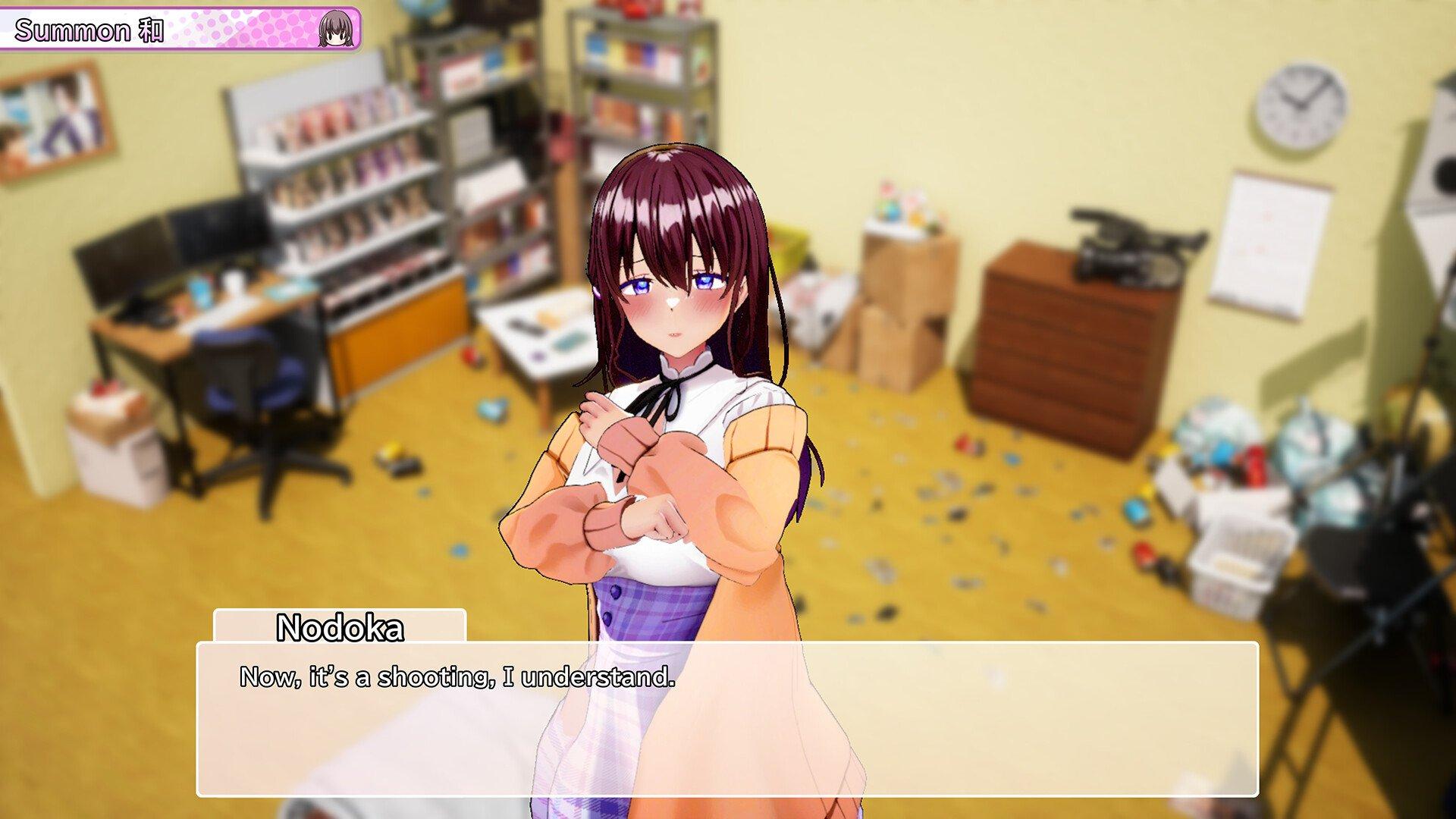Advance the dialogue text box
This screenshot has width=1456, height=819.
(x=726, y=719)
